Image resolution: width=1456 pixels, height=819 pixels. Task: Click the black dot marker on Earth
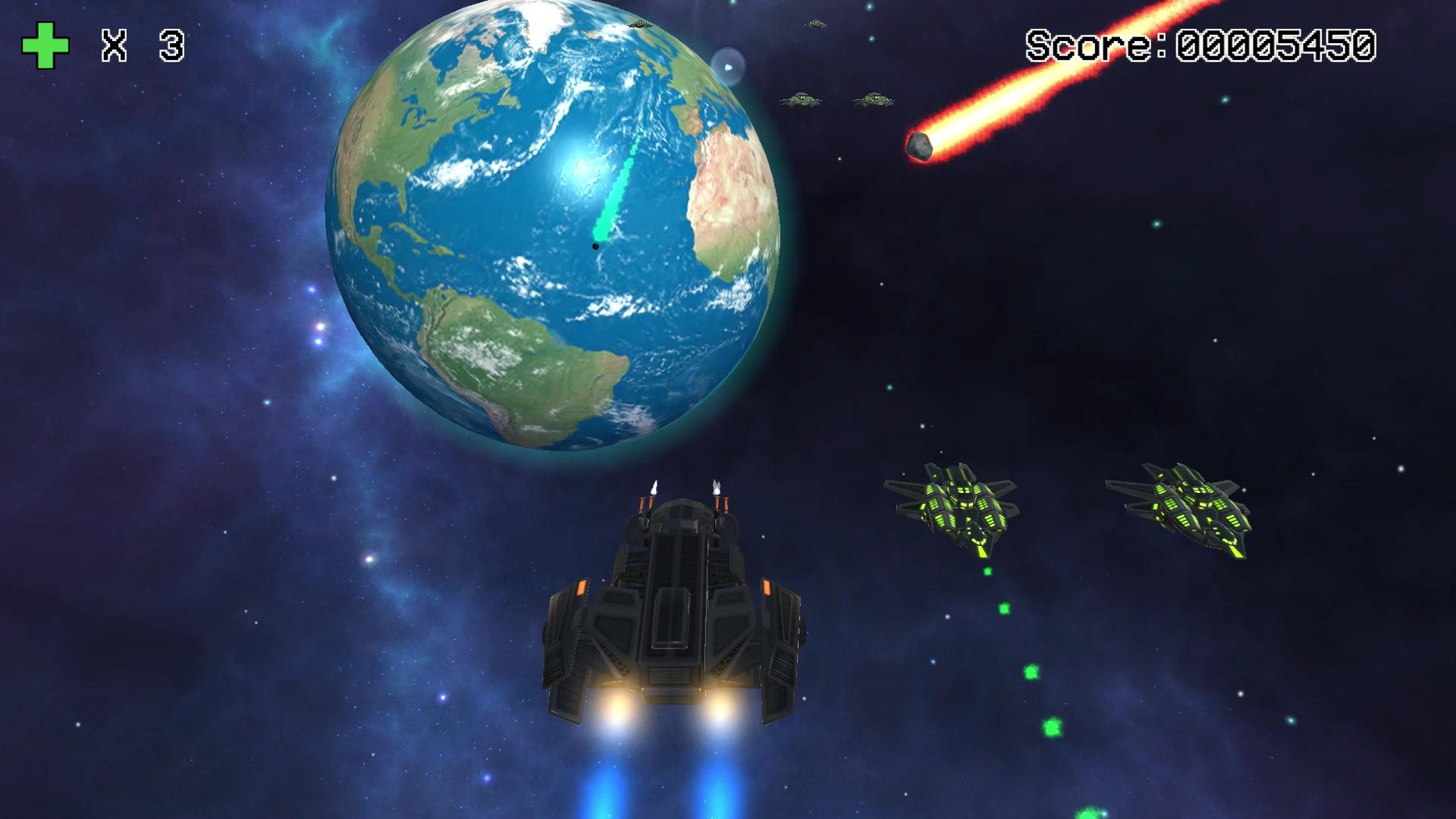596,246
